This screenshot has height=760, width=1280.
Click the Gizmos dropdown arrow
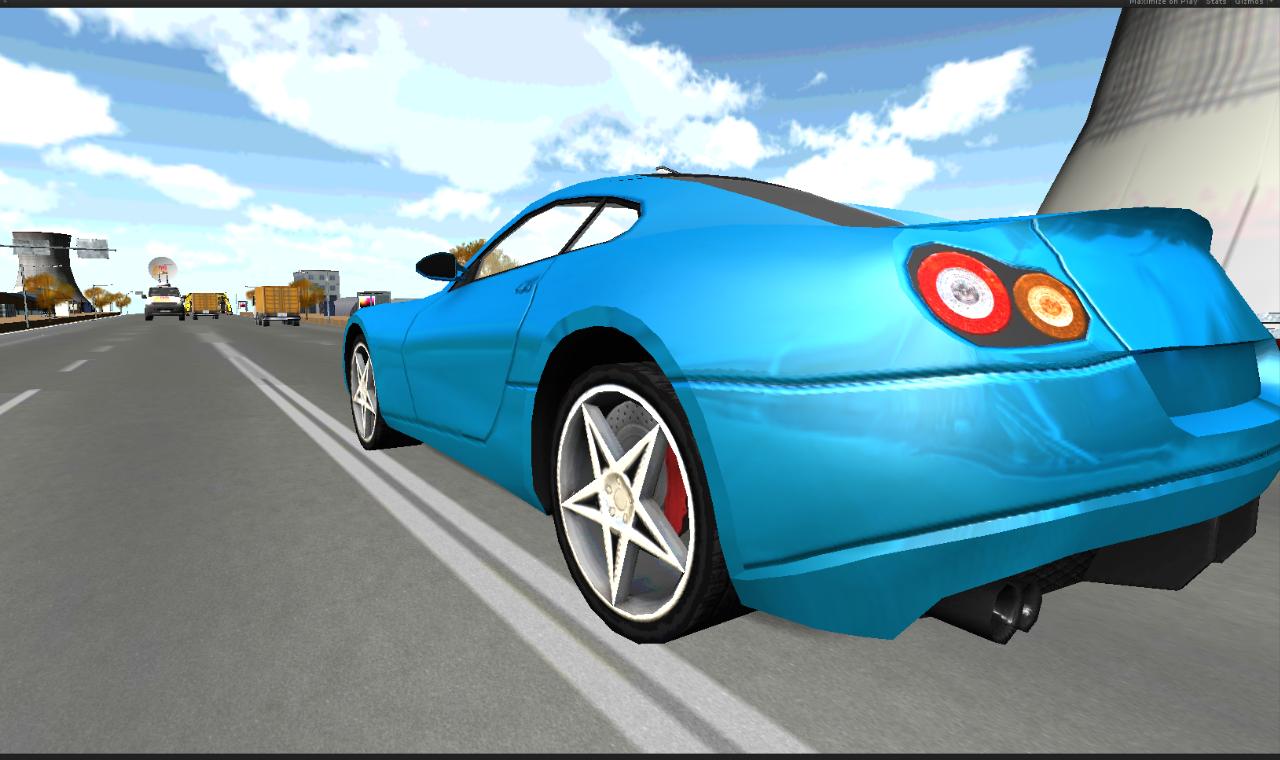(x=1274, y=3)
